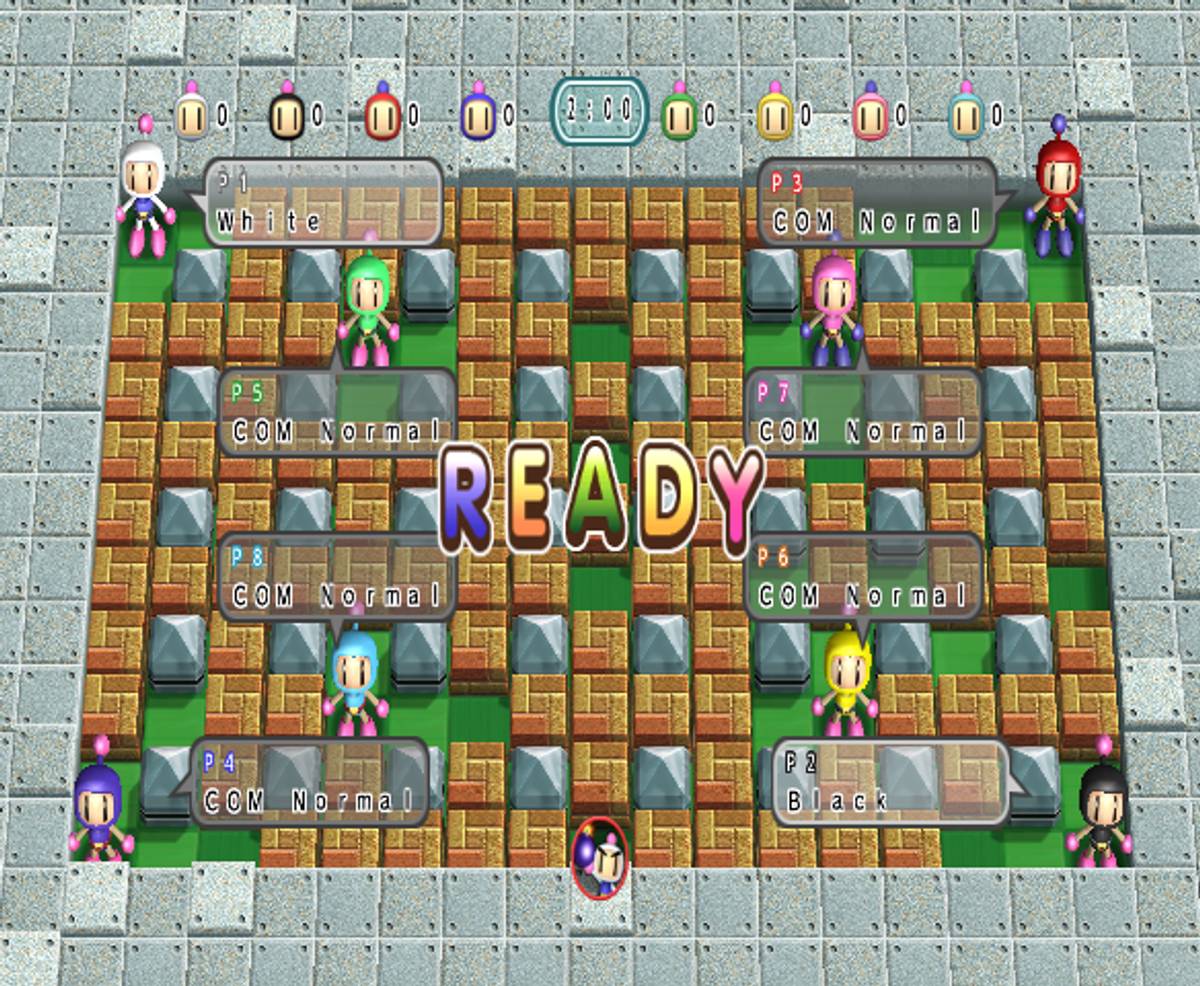Choose the red bomber score icon
Image resolution: width=1200 pixels, height=986 pixels.
click(x=382, y=115)
